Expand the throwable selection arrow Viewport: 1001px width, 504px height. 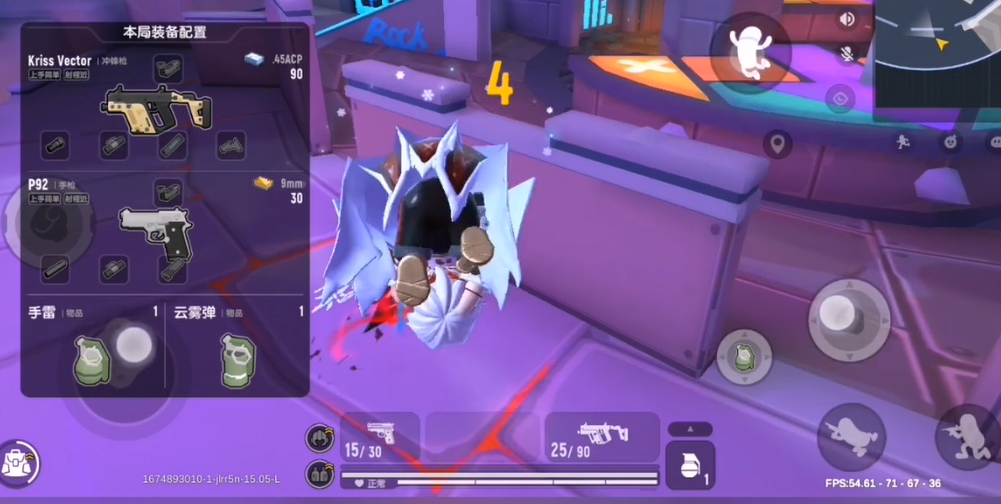click(x=690, y=429)
